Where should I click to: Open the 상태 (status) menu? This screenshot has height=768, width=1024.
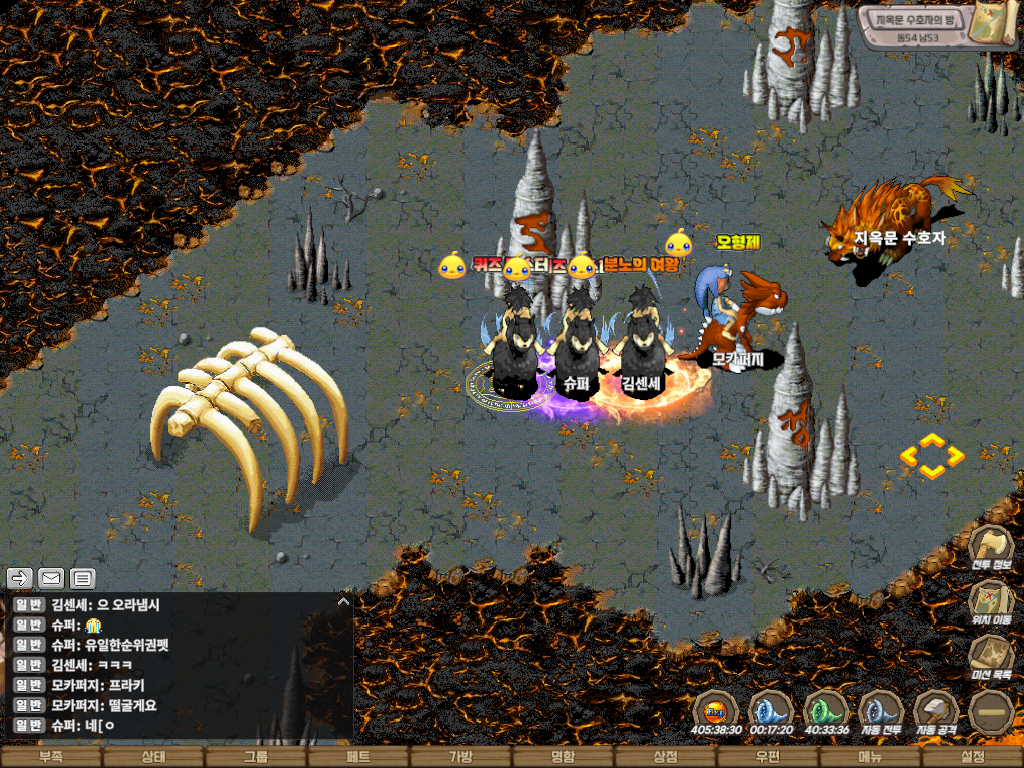coord(153,757)
